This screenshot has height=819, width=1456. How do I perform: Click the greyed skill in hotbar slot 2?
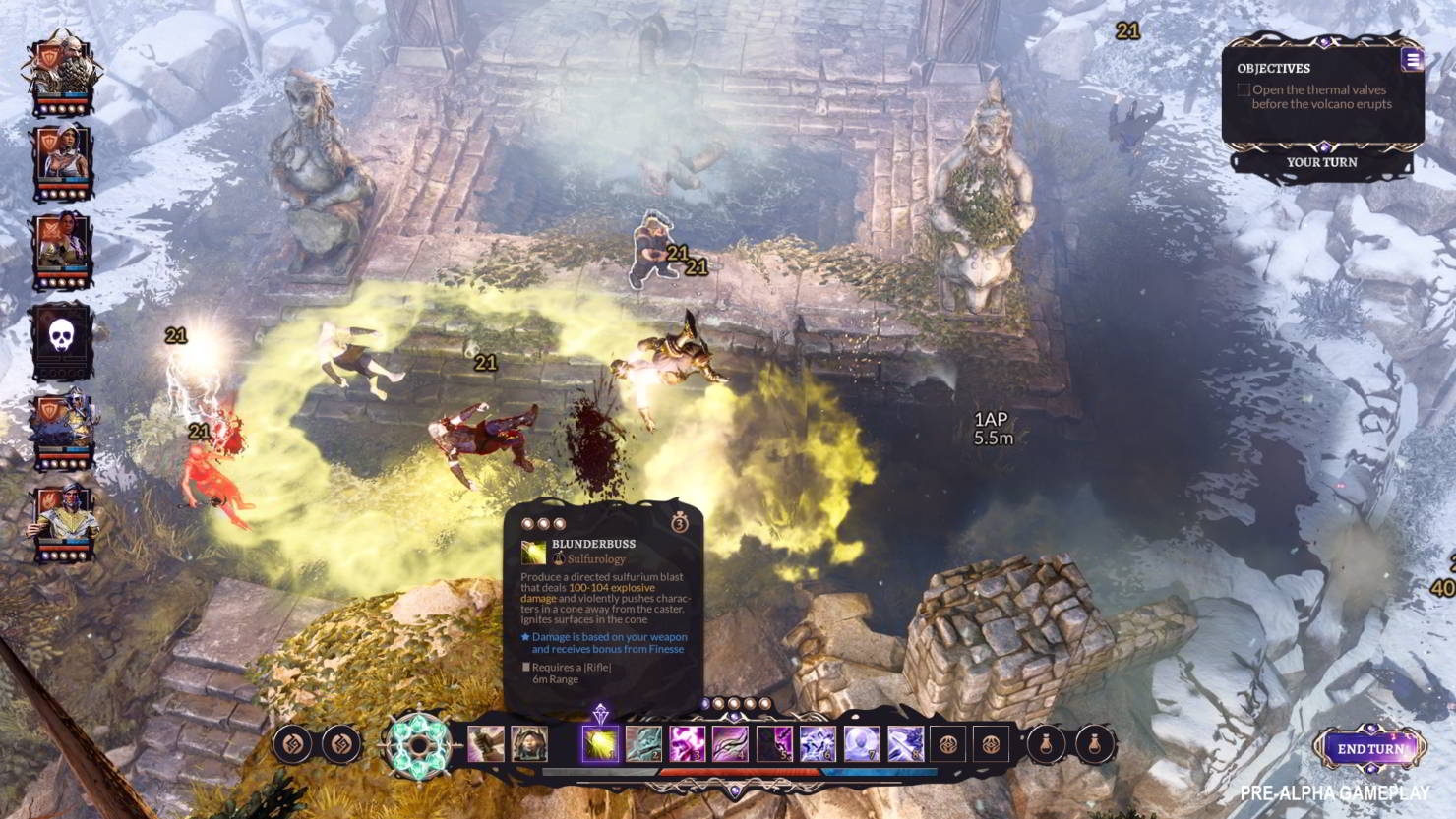tap(643, 745)
